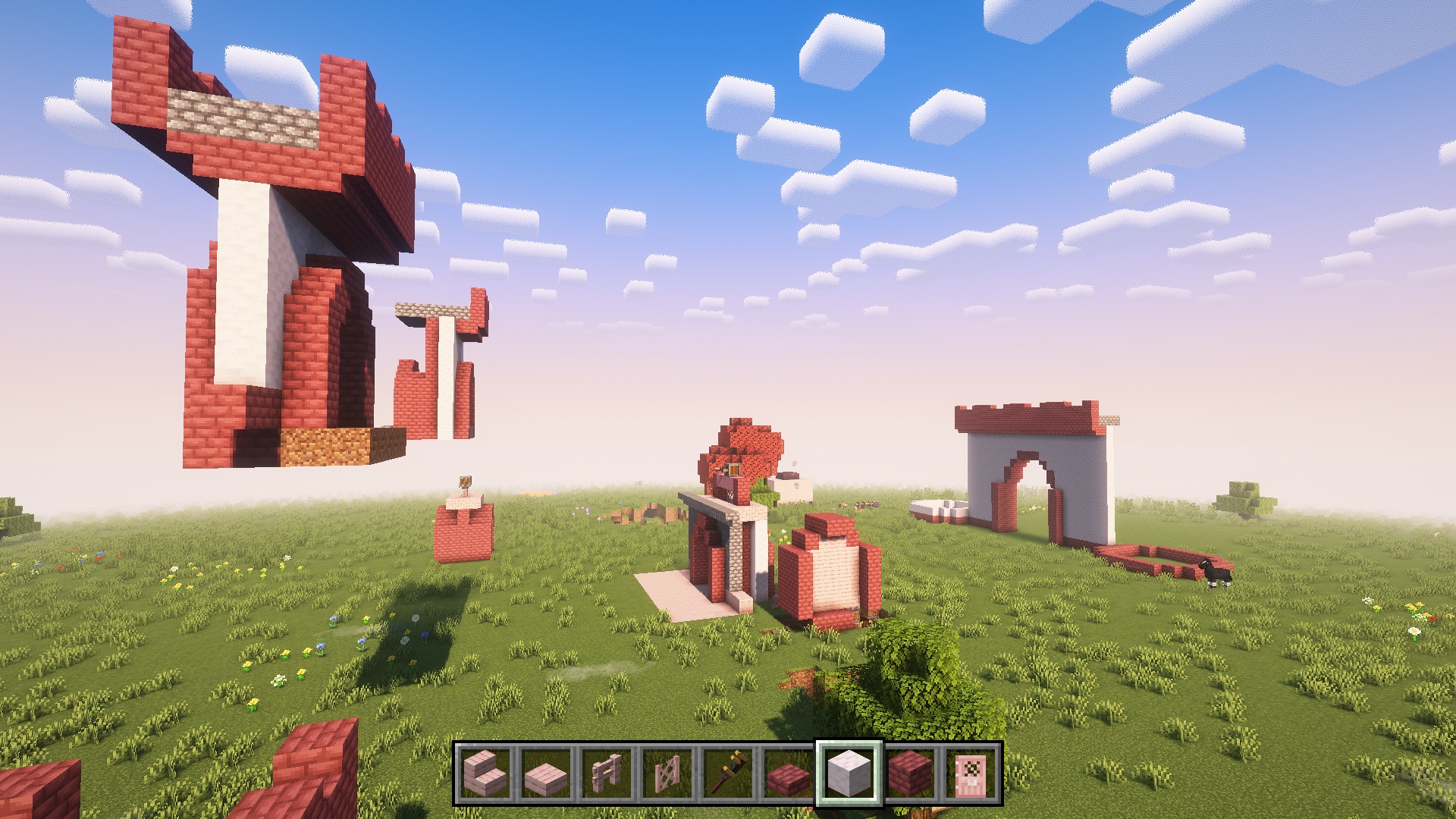
Task: Choose the red brick slab slot
Action: click(789, 773)
